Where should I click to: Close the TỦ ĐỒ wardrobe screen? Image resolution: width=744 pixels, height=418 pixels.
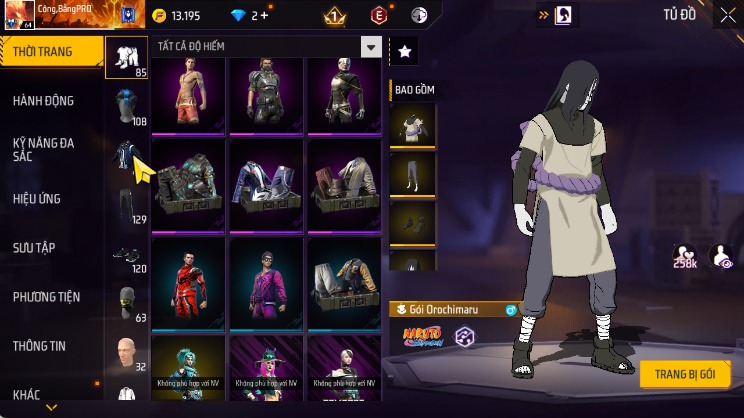[x=727, y=14]
